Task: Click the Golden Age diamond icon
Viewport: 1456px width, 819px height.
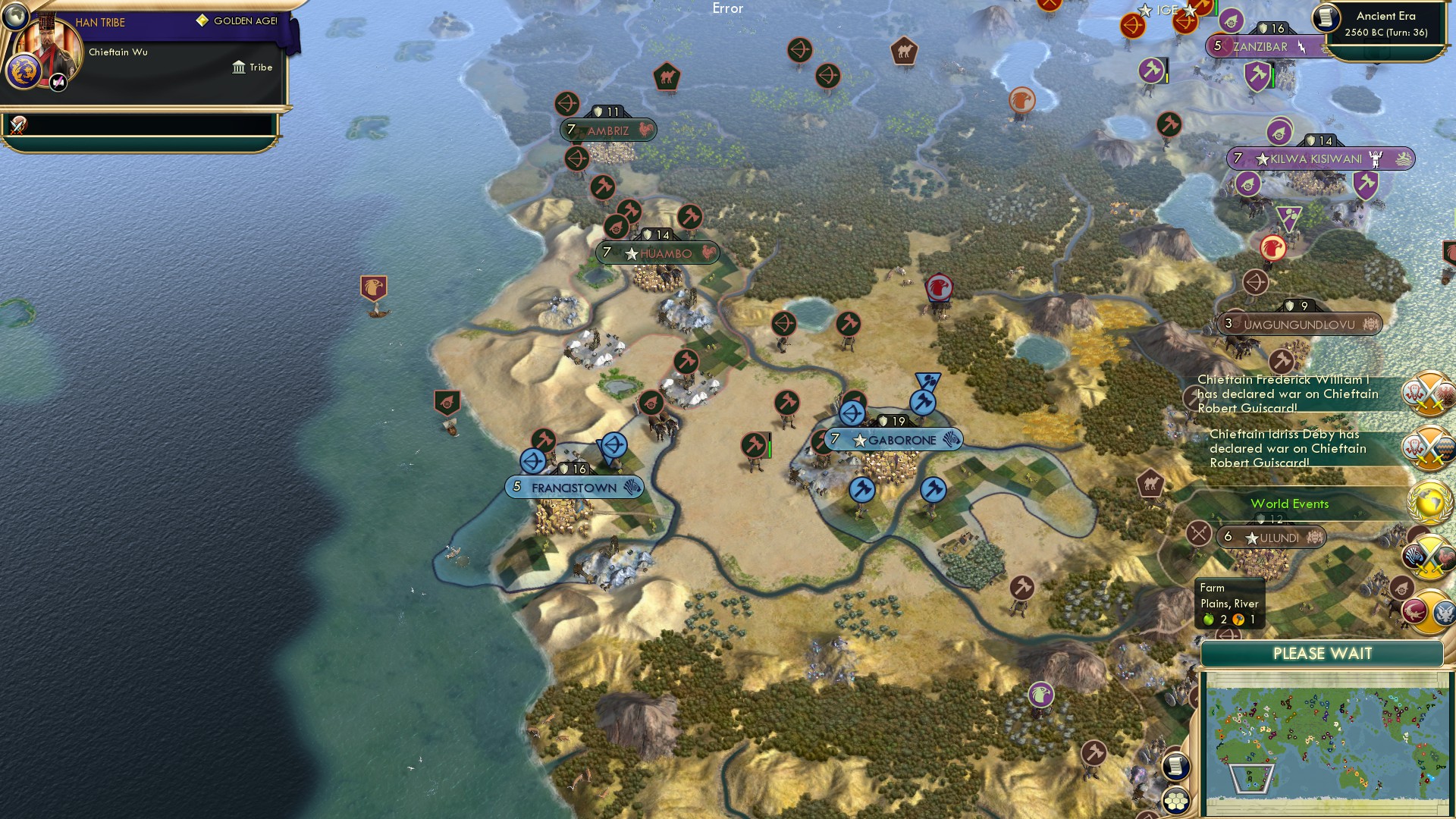Action: [201, 22]
